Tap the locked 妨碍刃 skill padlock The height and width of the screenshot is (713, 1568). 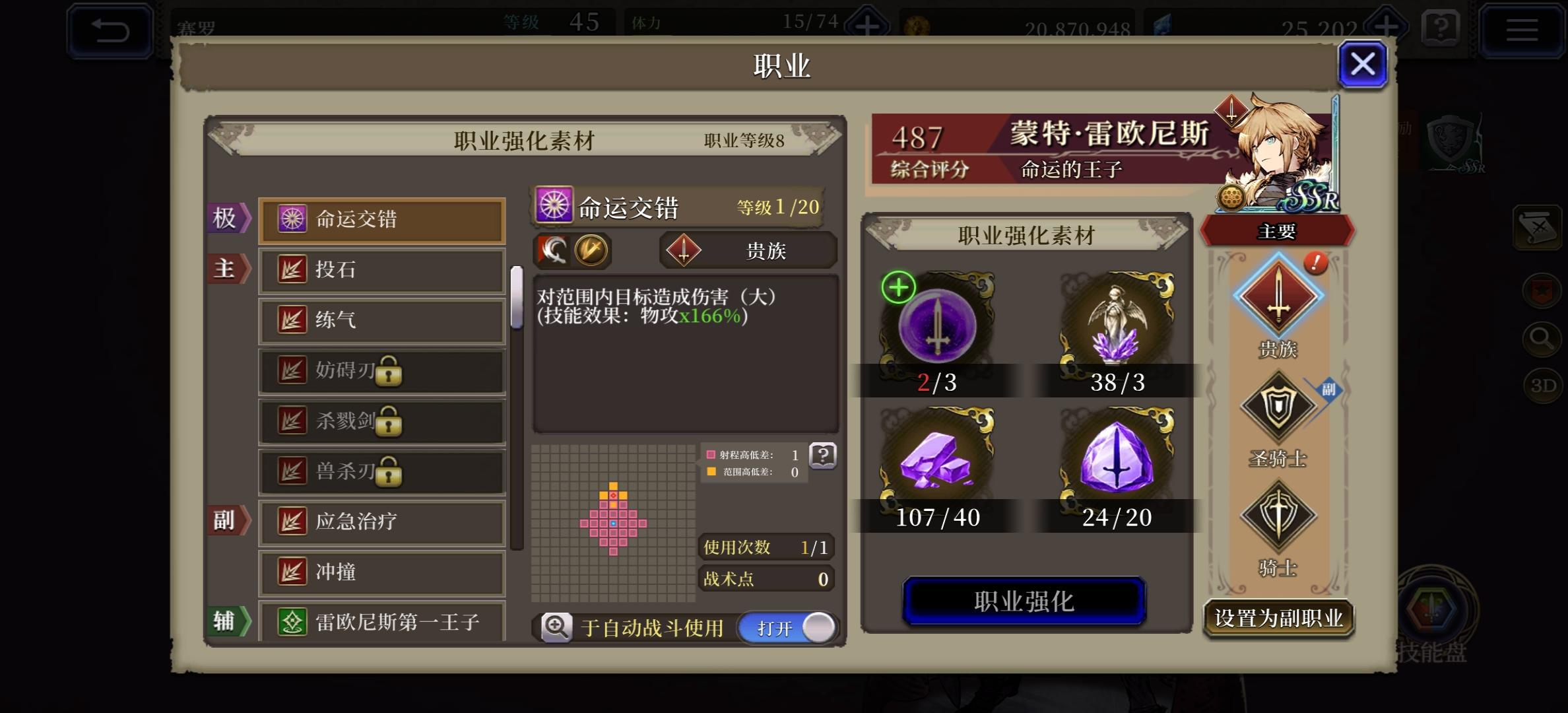[x=391, y=374]
